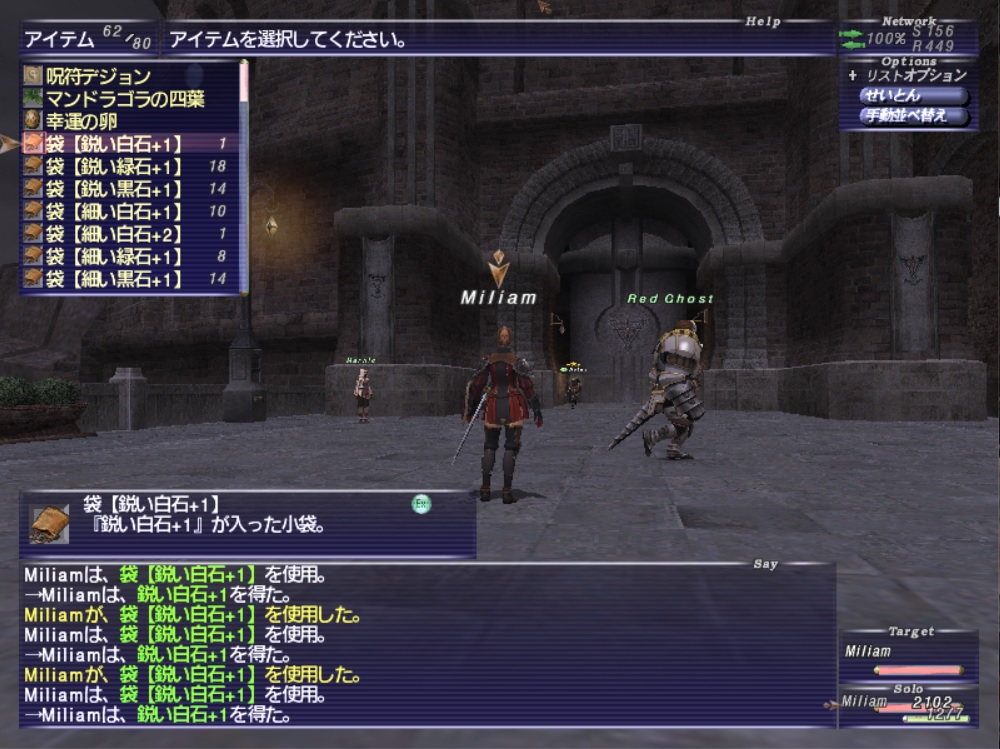Use the highlighted 袋【鋭い白石+1】

[x=114, y=144]
